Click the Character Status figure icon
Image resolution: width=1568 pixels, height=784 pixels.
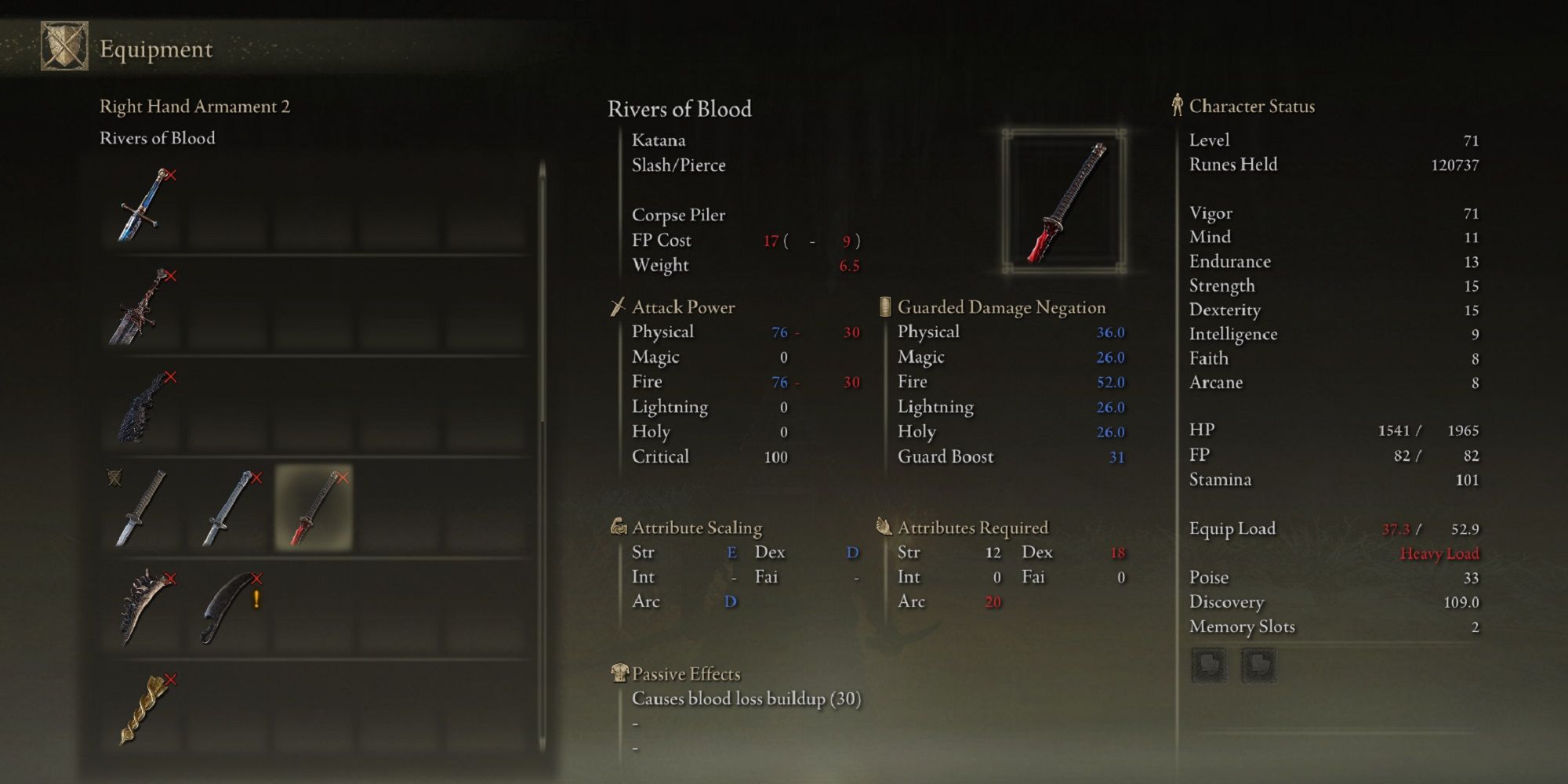(x=1176, y=106)
